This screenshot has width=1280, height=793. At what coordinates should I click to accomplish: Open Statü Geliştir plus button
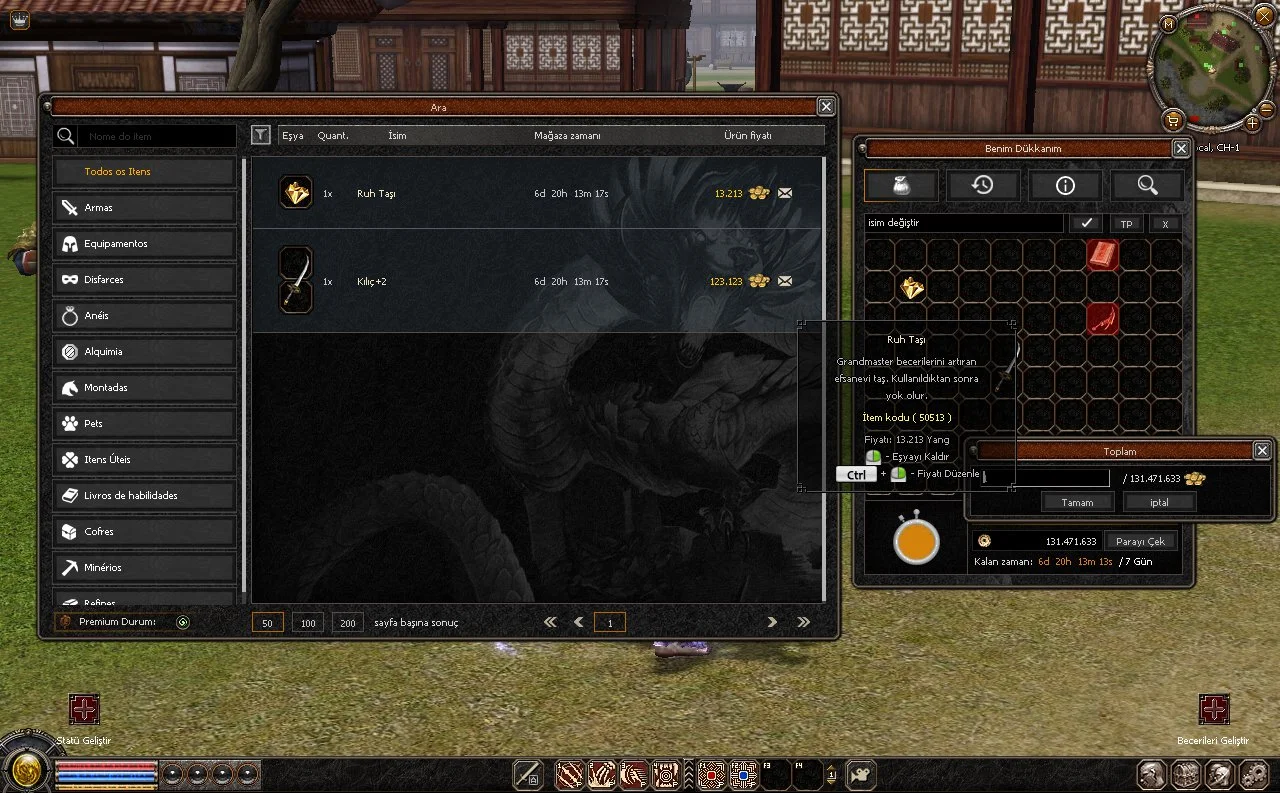click(84, 710)
